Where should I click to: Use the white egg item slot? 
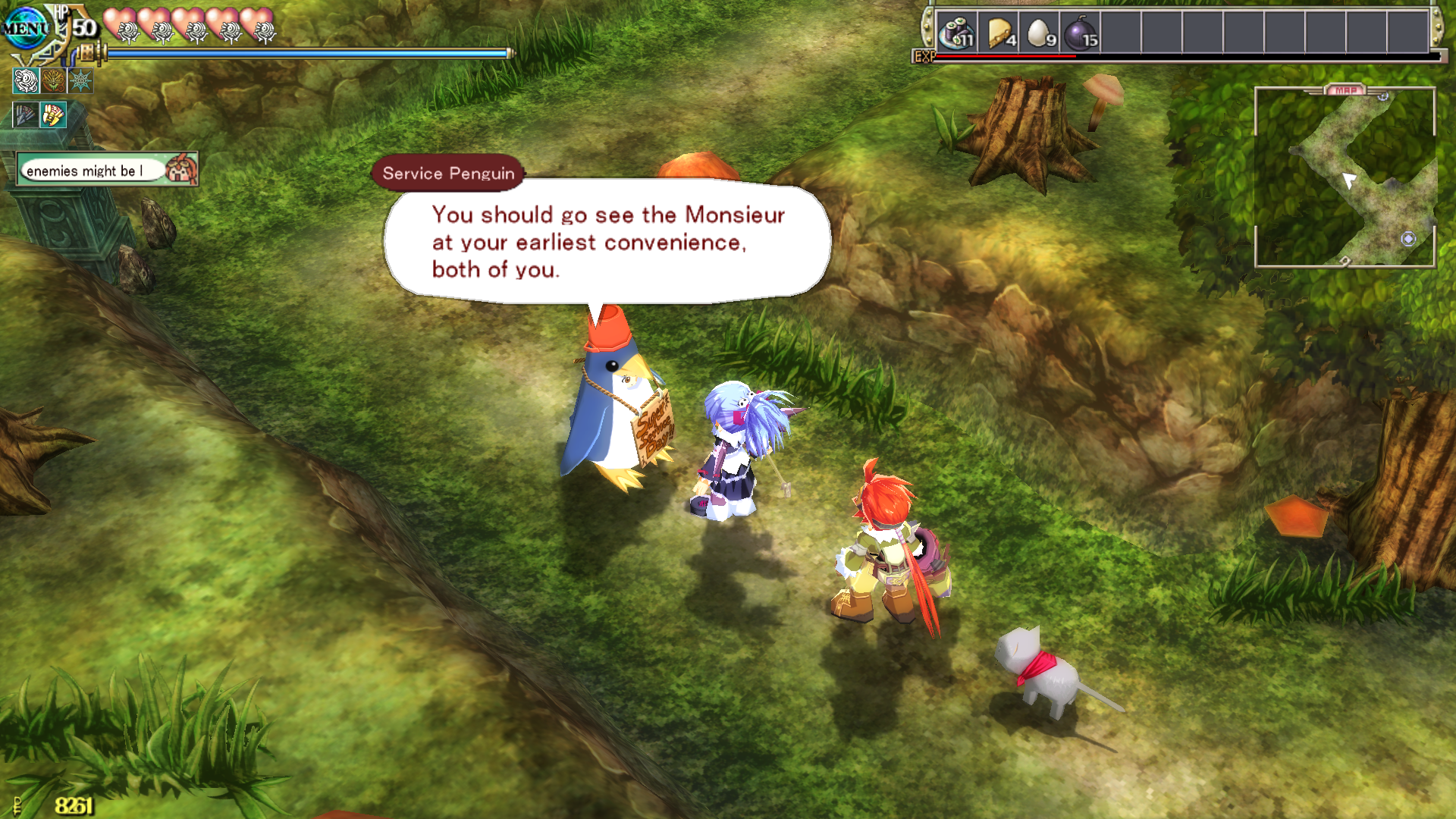1040,33
